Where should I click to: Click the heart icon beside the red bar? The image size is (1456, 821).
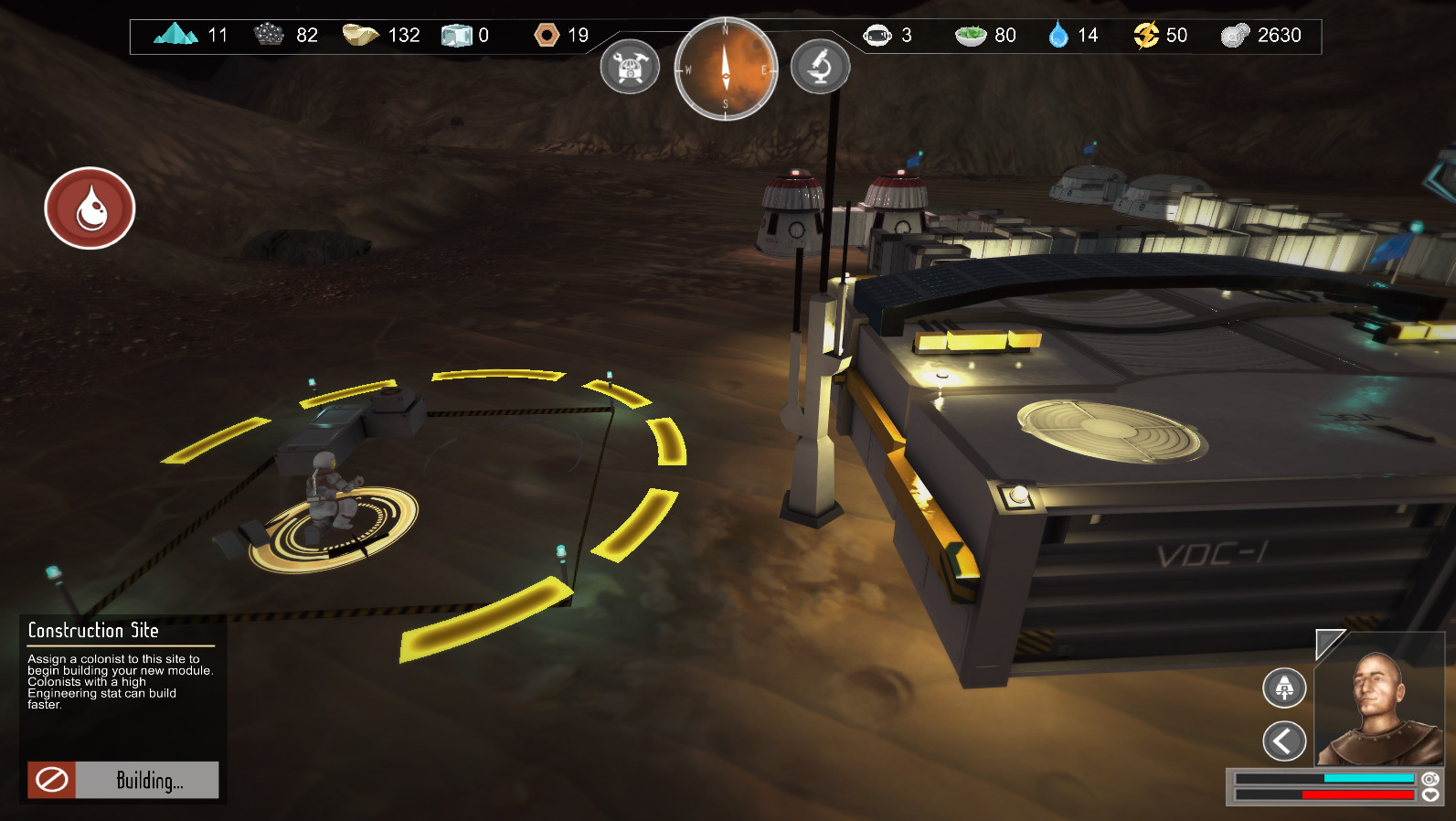1429,796
